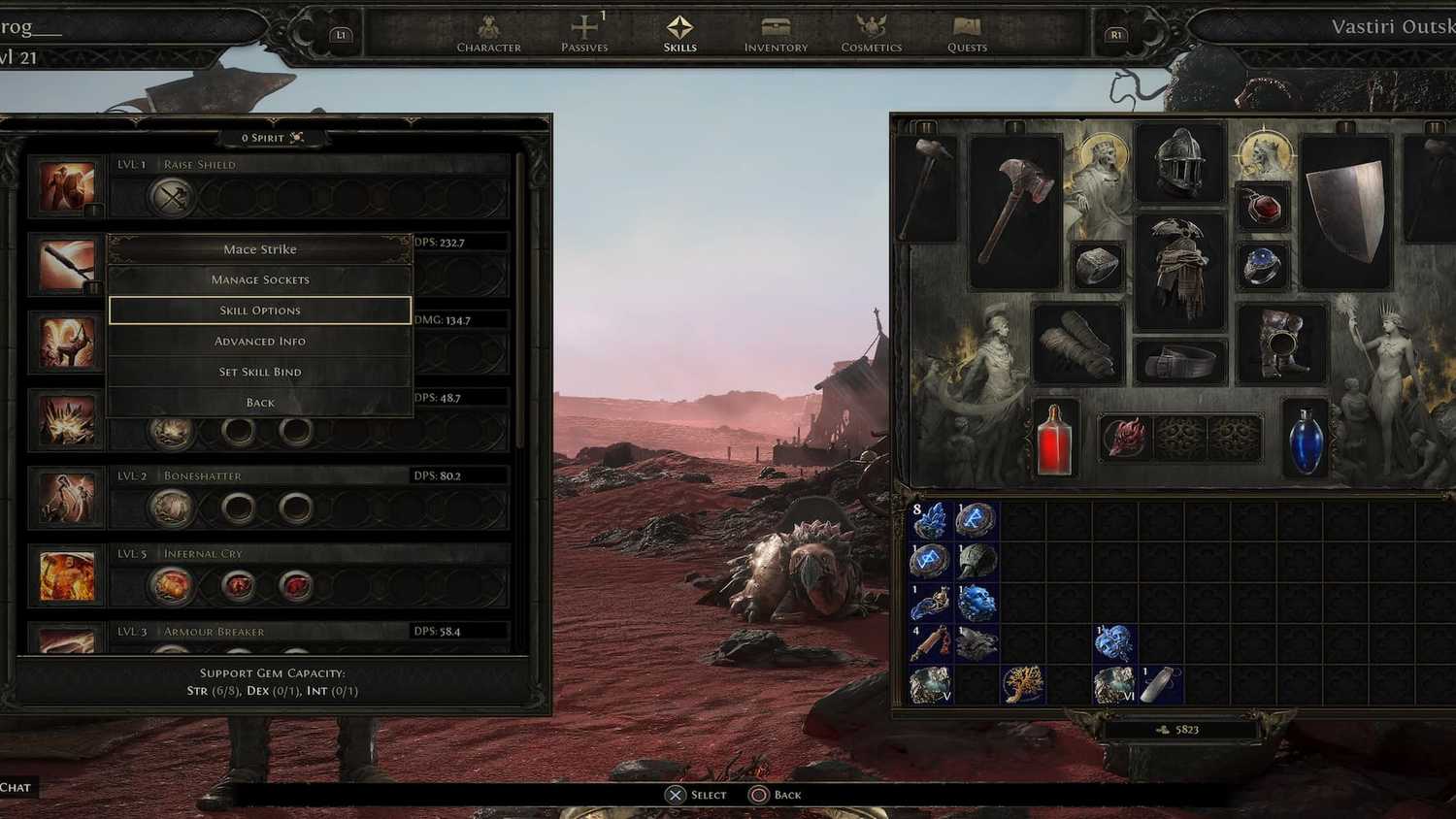
Task: Select the Boneshatter skill icon
Action: pyautogui.click(x=66, y=498)
